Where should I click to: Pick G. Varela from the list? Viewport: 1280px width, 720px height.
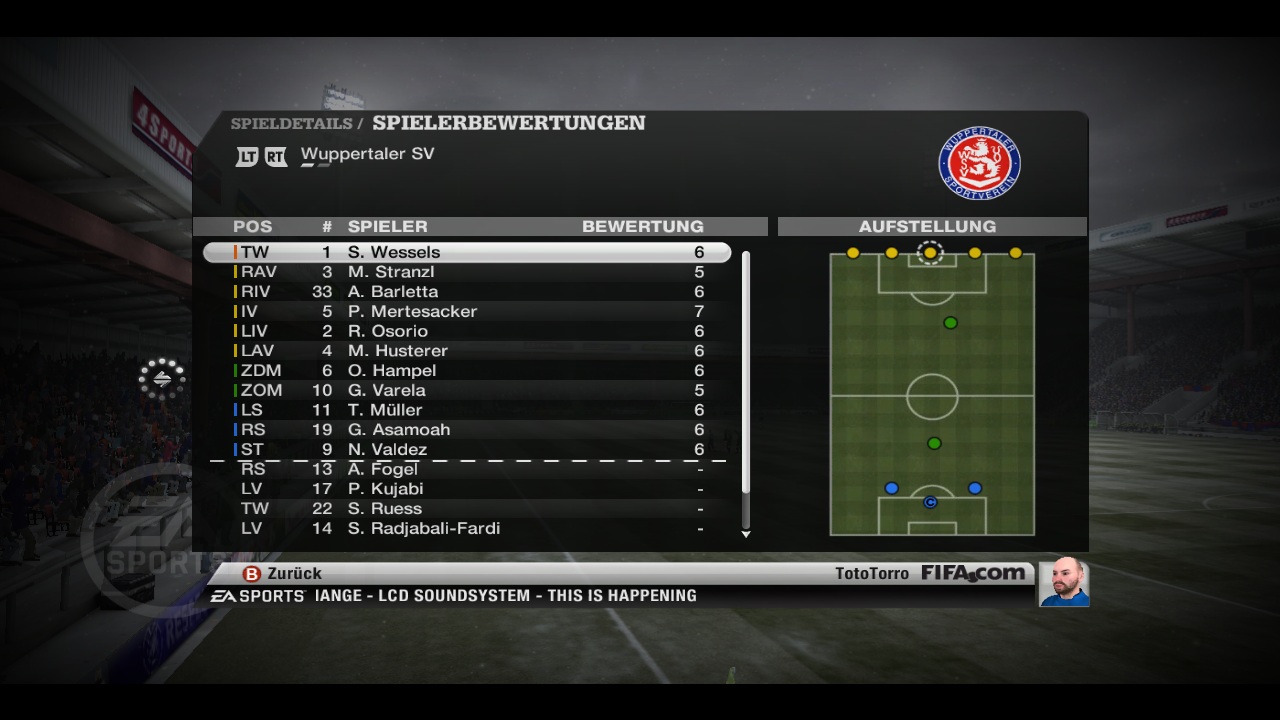467,390
